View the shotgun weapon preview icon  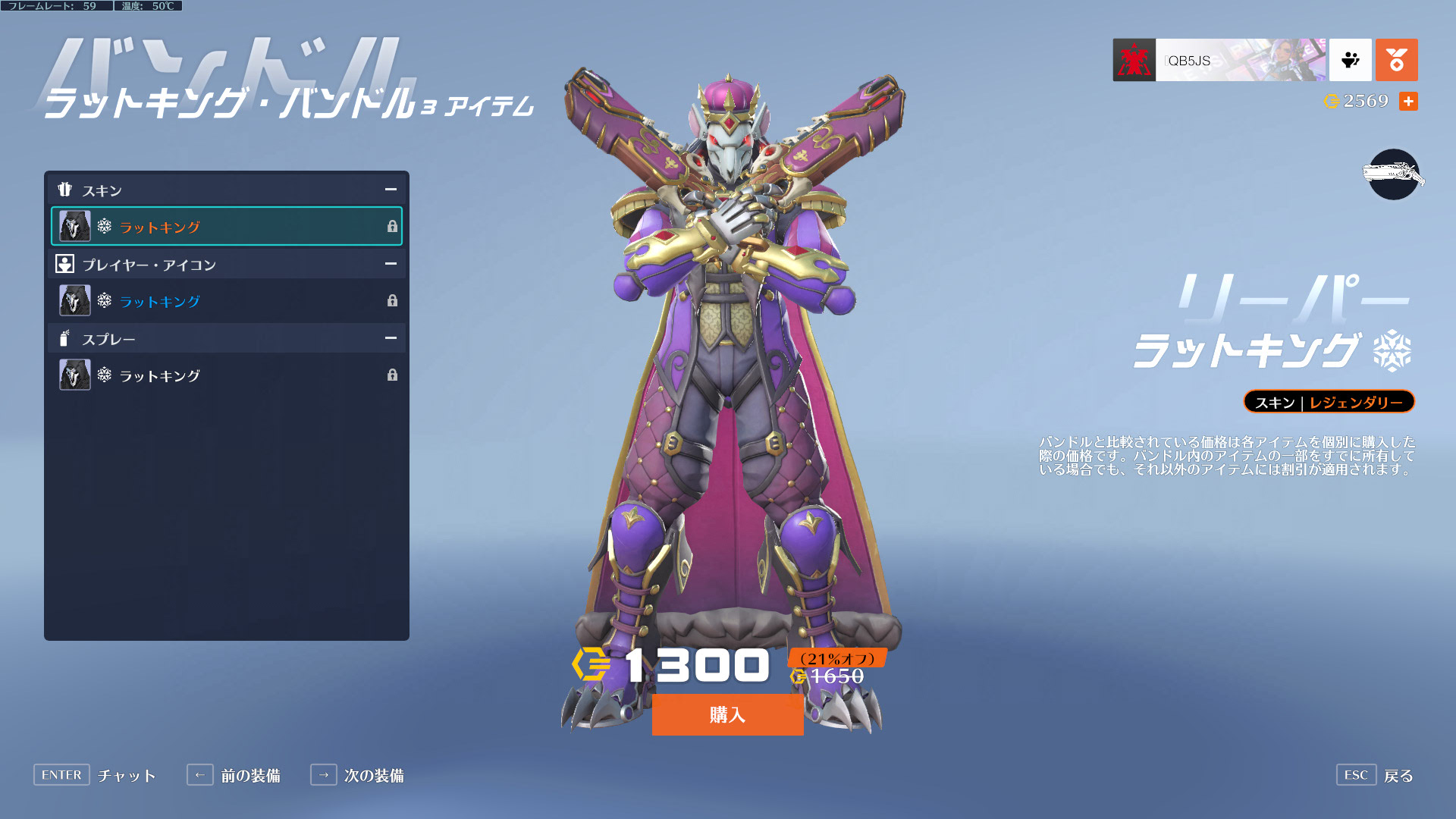(x=1393, y=174)
